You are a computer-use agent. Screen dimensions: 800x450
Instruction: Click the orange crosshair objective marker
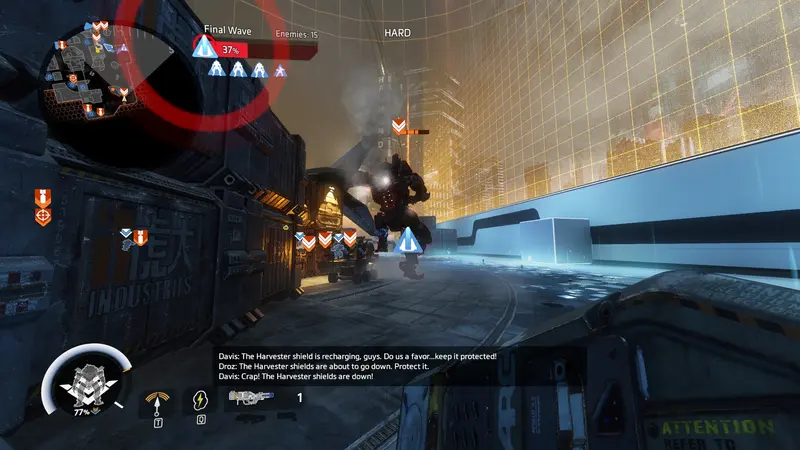pyautogui.click(x=42, y=216)
